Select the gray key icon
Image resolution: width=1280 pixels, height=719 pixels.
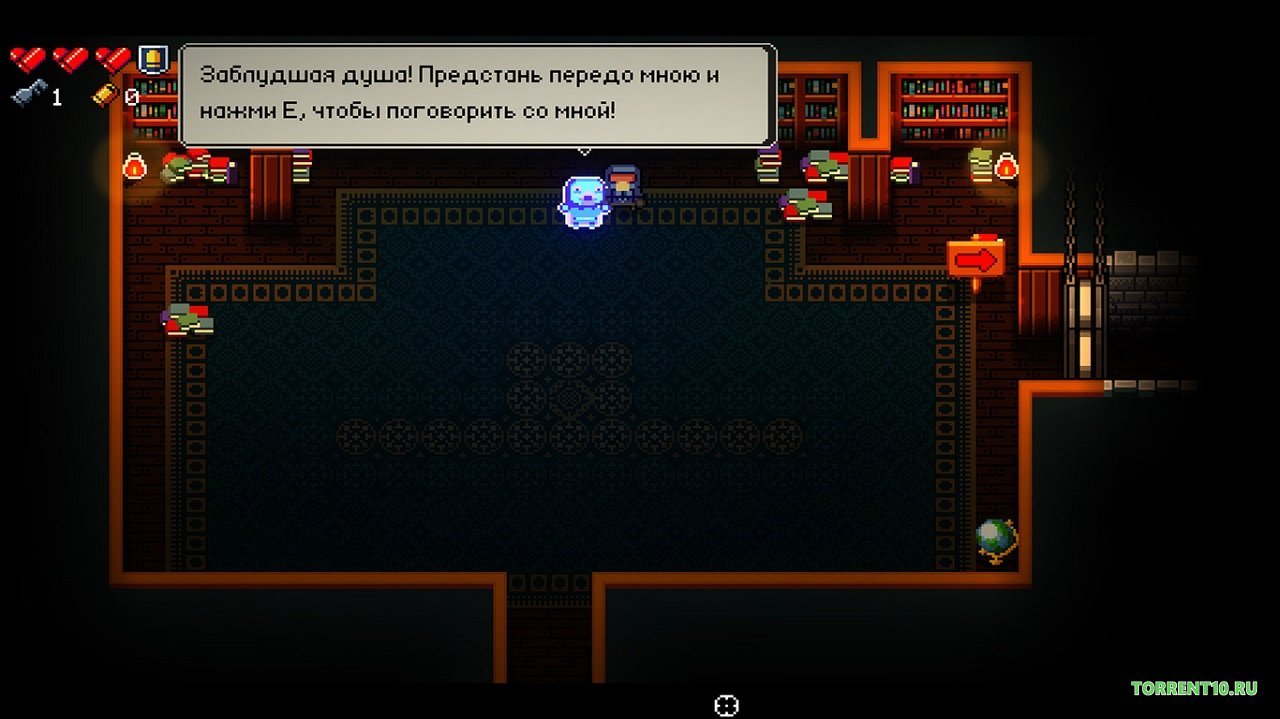click(x=26, y=96)
